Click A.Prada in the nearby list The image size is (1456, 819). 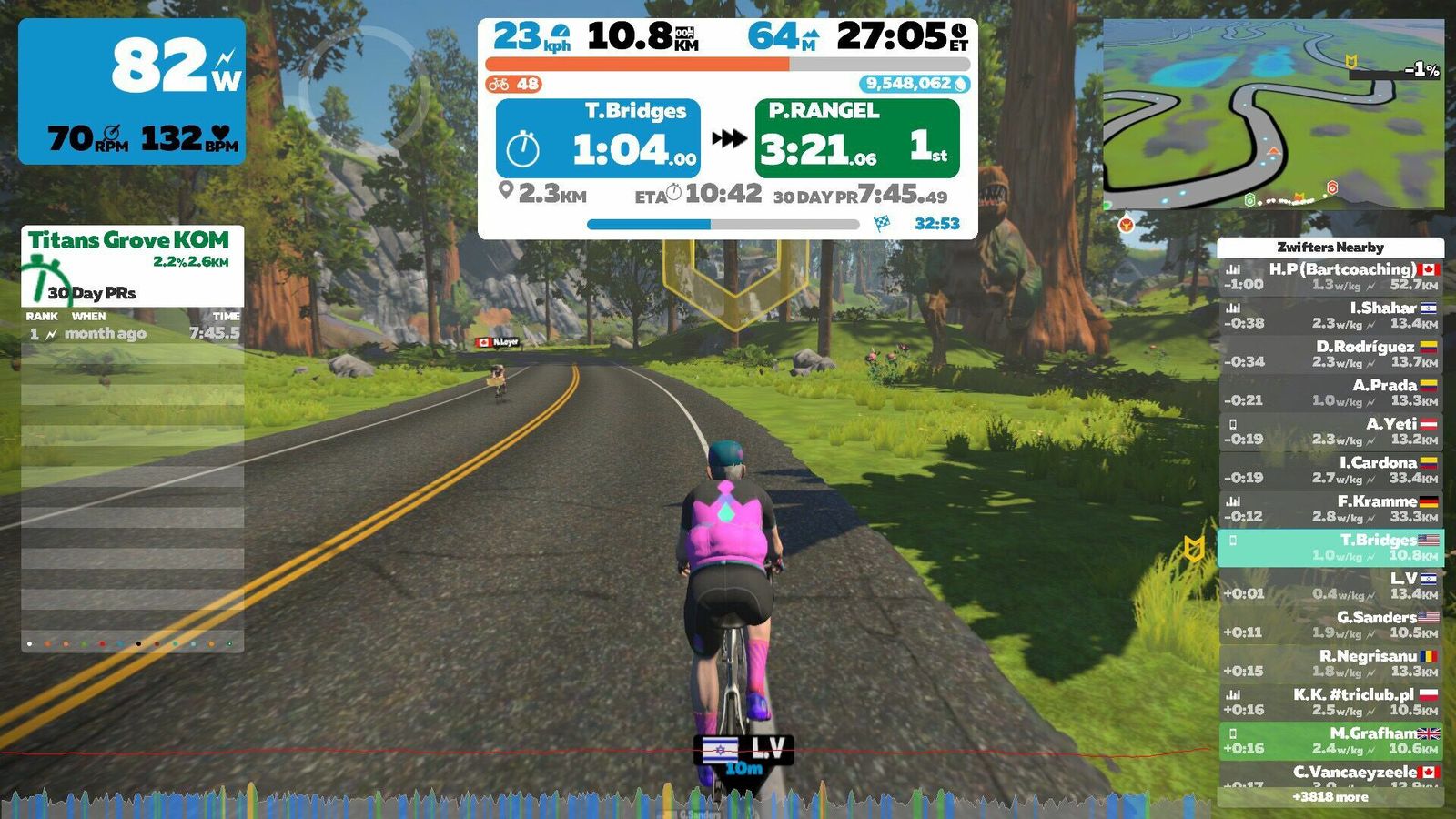(1330, 392)
